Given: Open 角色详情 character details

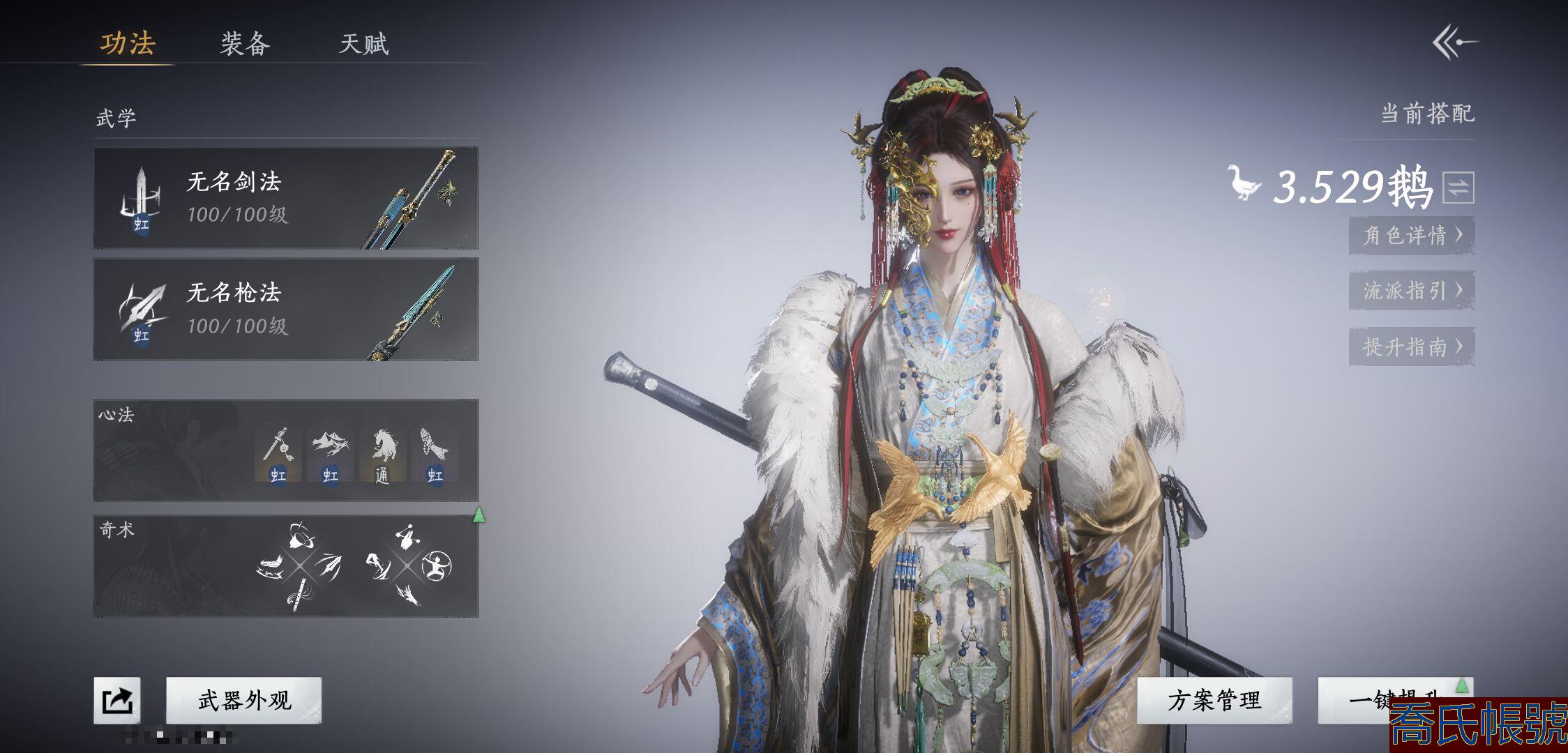Looking at the screenshot, I should point(1411,235).
